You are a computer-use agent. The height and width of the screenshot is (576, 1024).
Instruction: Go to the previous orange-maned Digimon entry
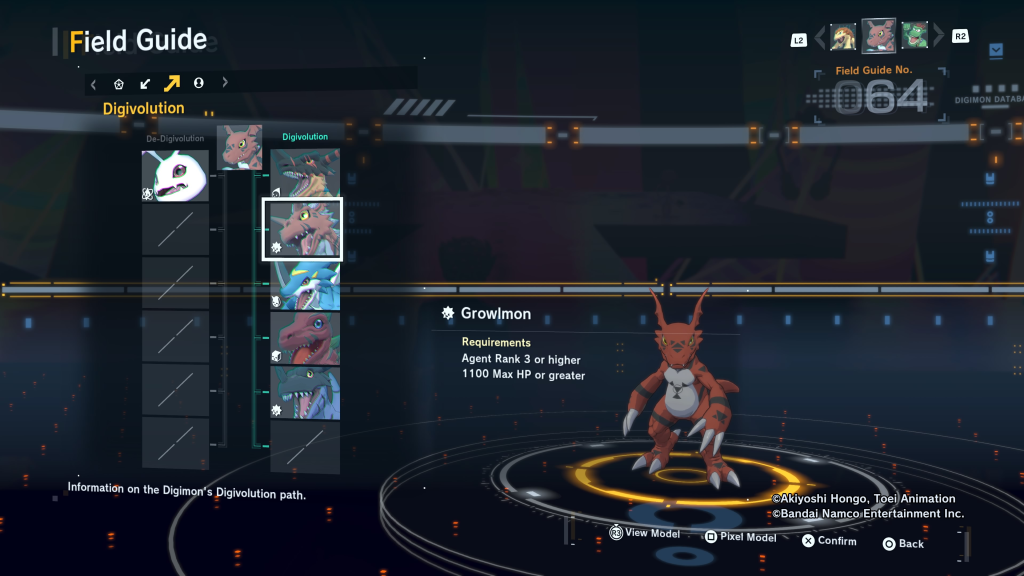coord(843,37)
